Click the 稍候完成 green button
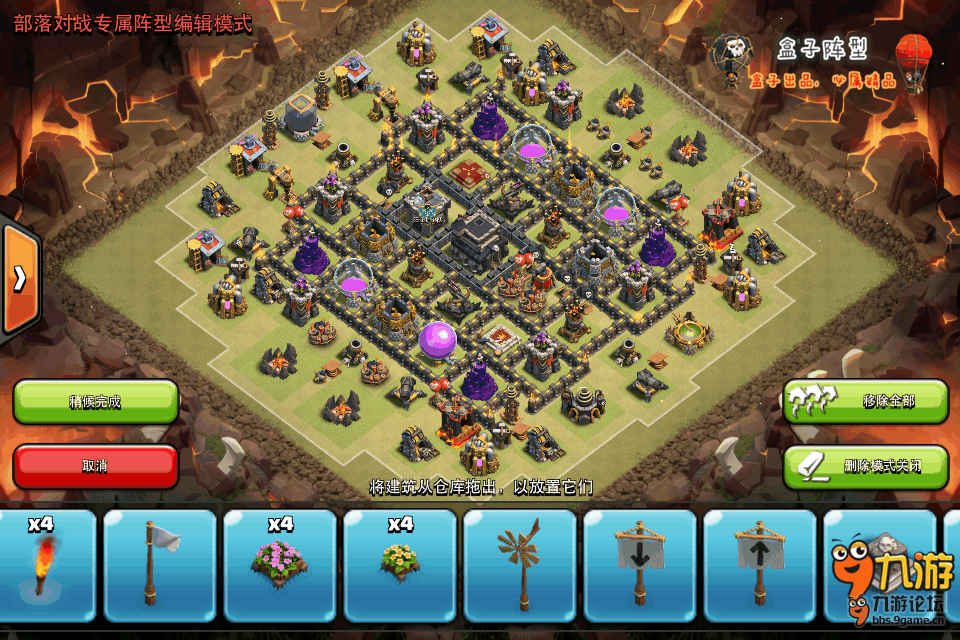The height and width of the screenshot is (640, 960). pyautogui.click(x=96, y=401)
